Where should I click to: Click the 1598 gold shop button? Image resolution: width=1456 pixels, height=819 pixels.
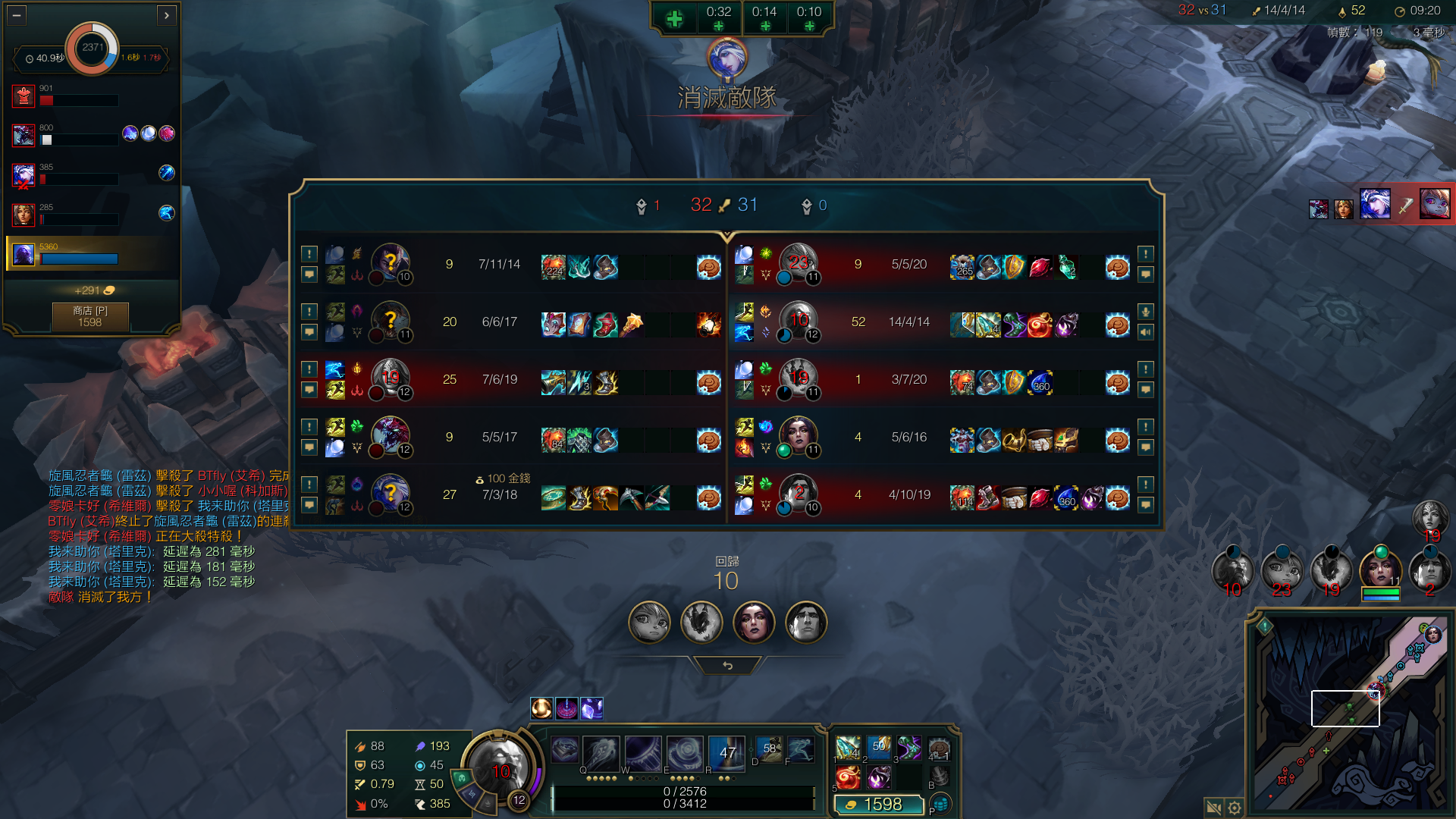coord(878,805)
